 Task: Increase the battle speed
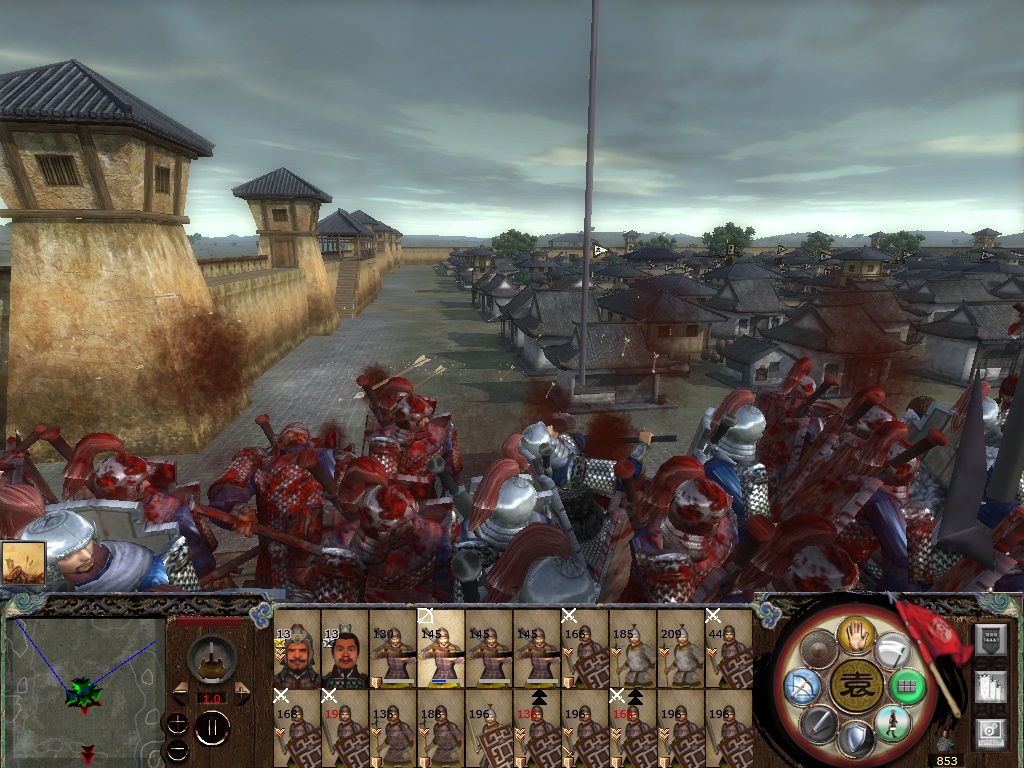(241, 692)
